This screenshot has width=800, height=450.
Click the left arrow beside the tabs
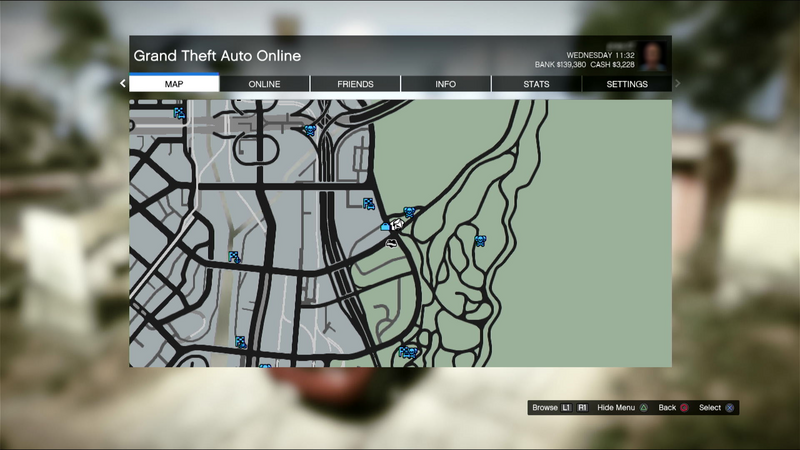[123, 84]
